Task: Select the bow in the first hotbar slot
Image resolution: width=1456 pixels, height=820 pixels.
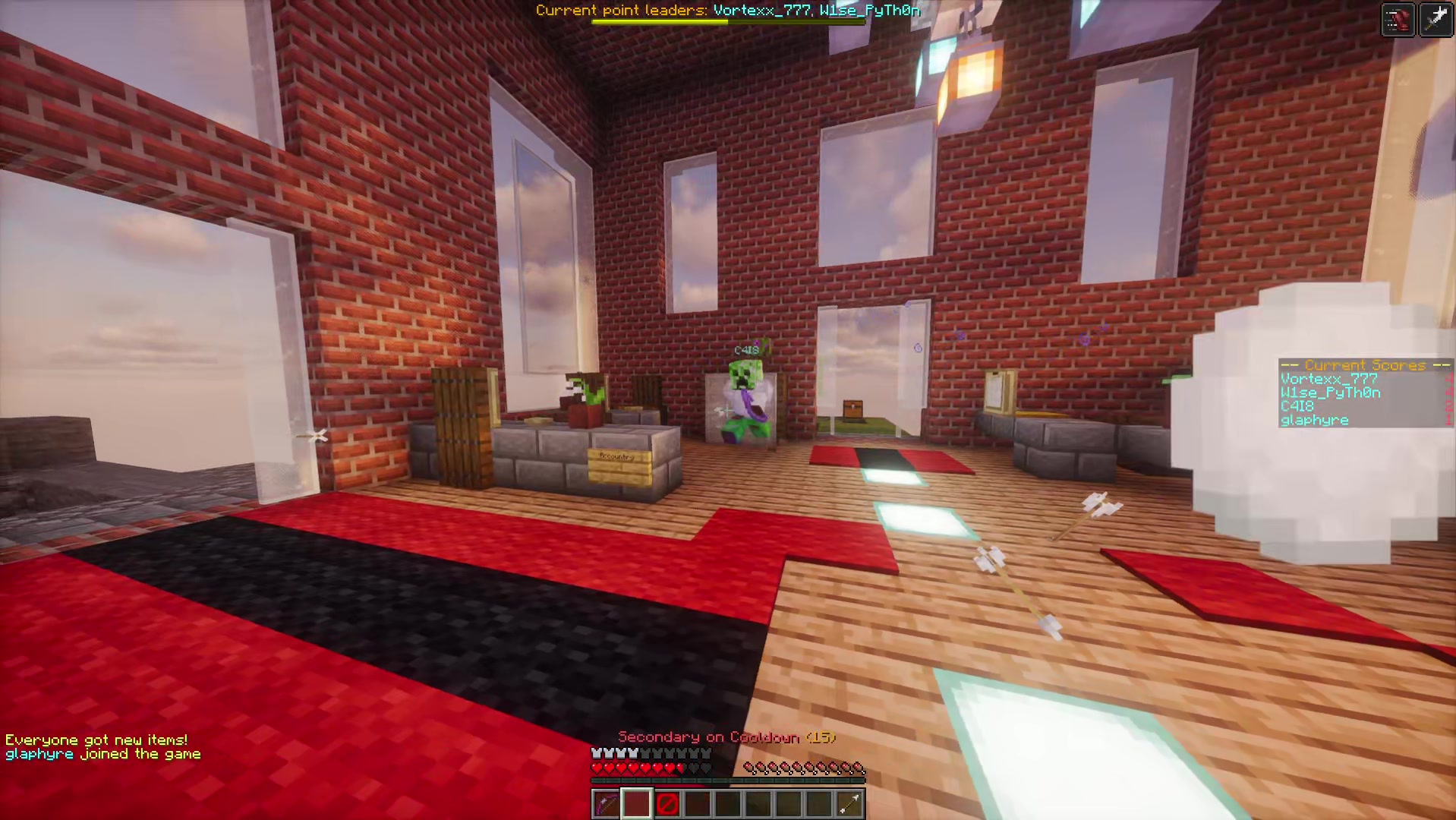Action: 606,803
